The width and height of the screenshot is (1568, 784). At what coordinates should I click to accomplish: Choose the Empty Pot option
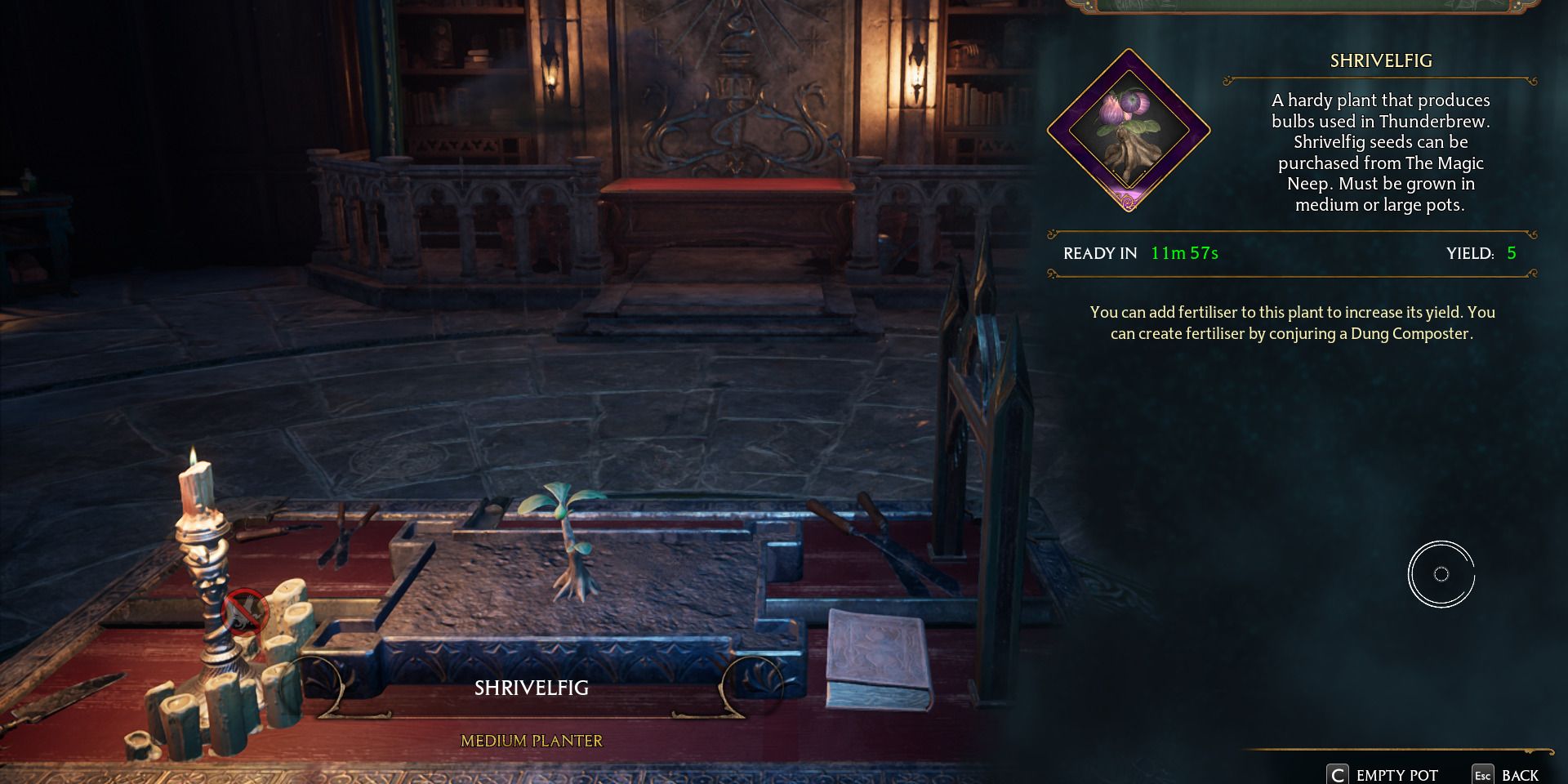(1383, 774)
